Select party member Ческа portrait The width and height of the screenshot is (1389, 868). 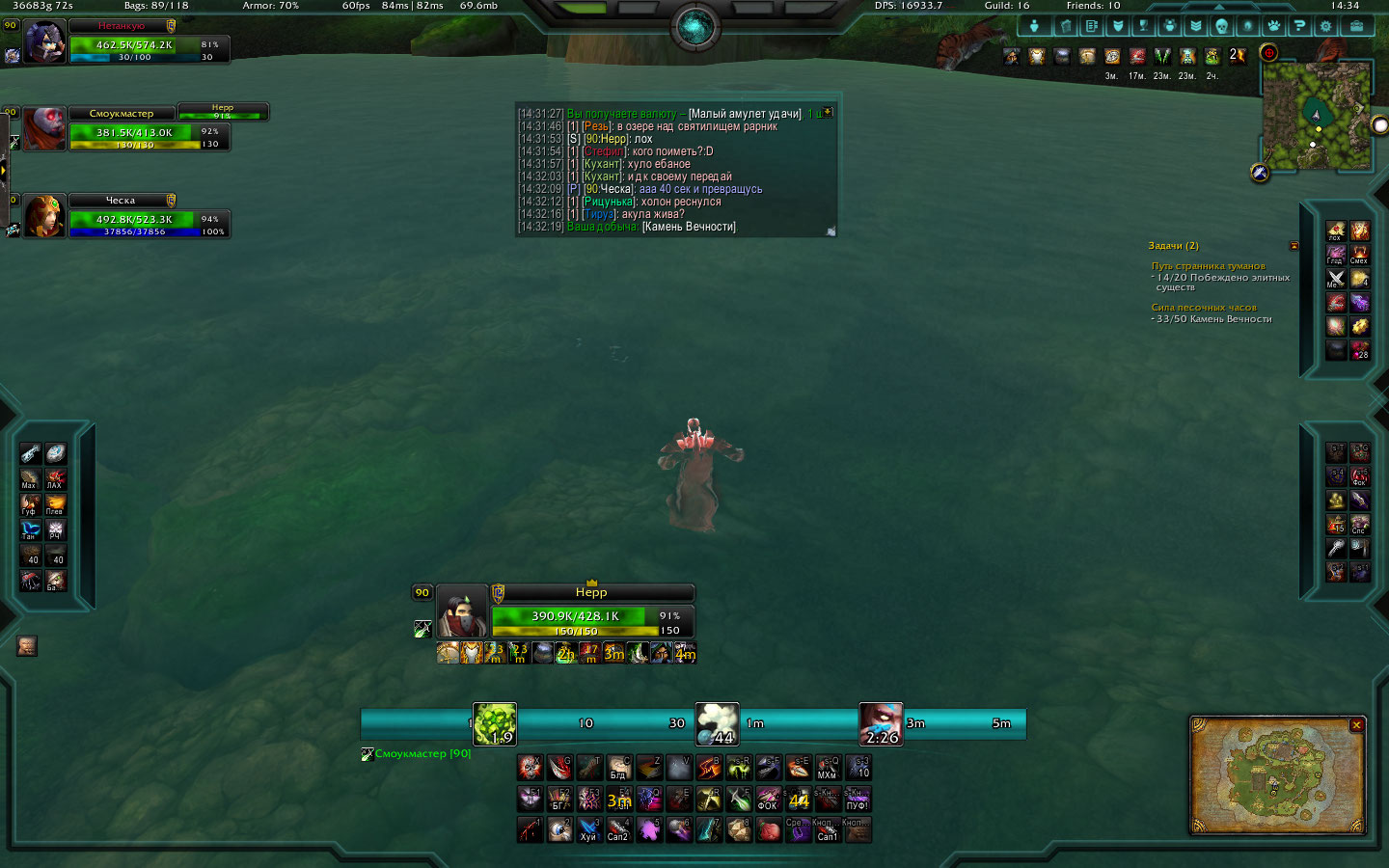click(44, 216)
